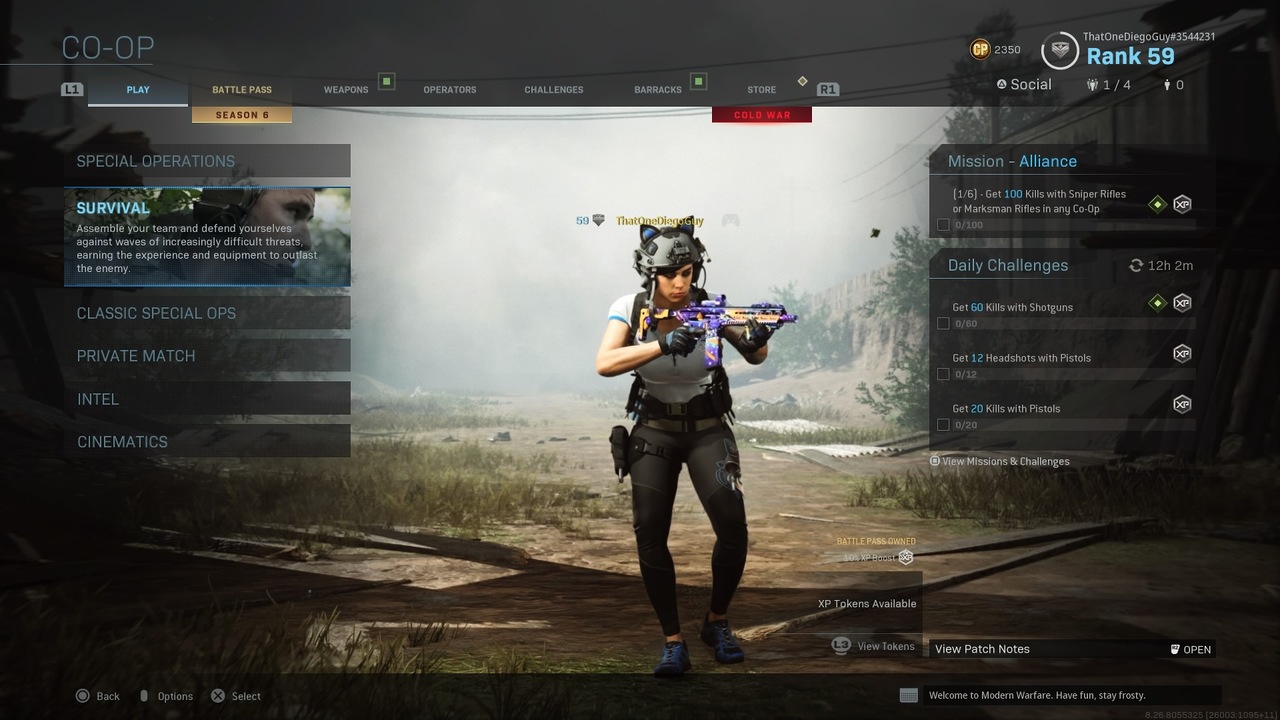Open the XP Tokens Available expander
Screen dimensions: 1280x720
tap(867, 603)
